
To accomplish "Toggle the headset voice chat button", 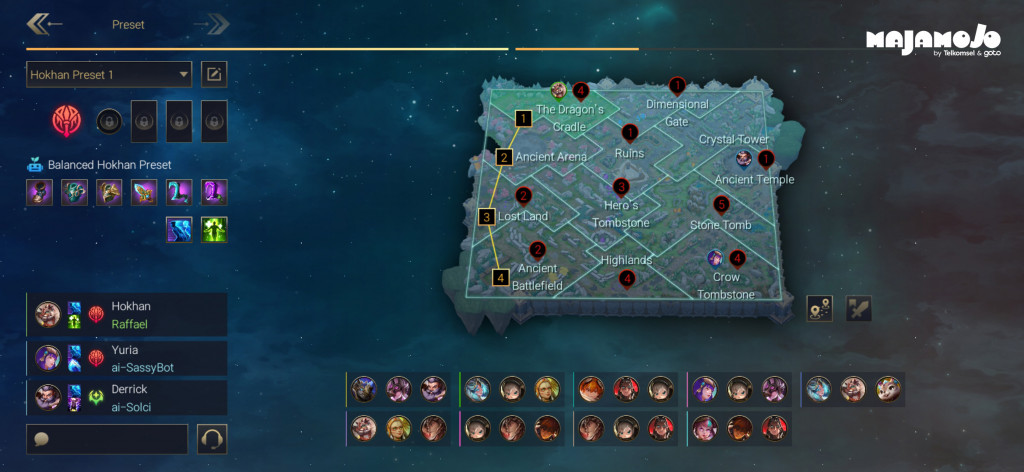I will pos(213,438).
